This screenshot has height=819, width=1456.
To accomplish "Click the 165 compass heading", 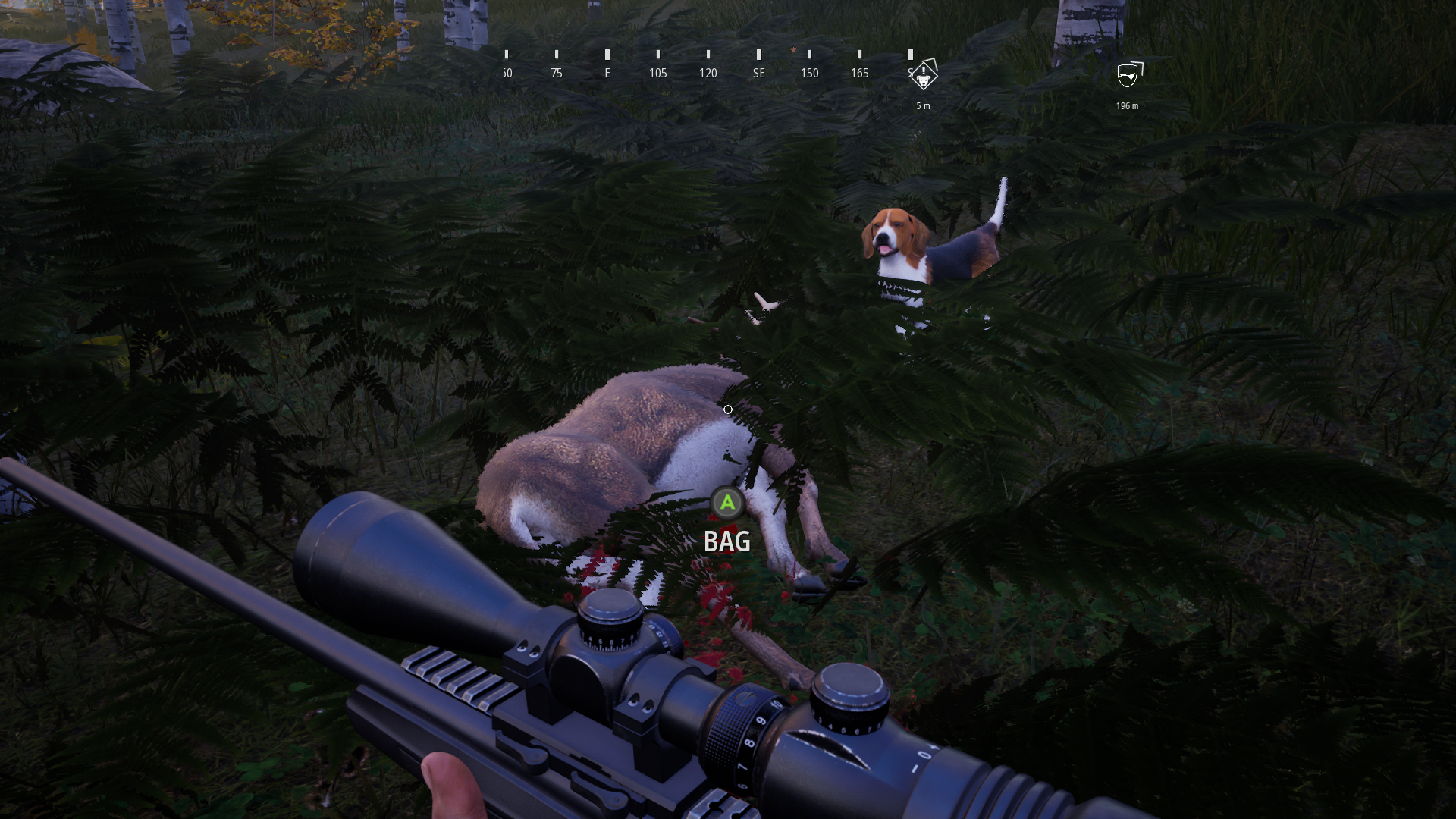I will (x=860, y=73).
